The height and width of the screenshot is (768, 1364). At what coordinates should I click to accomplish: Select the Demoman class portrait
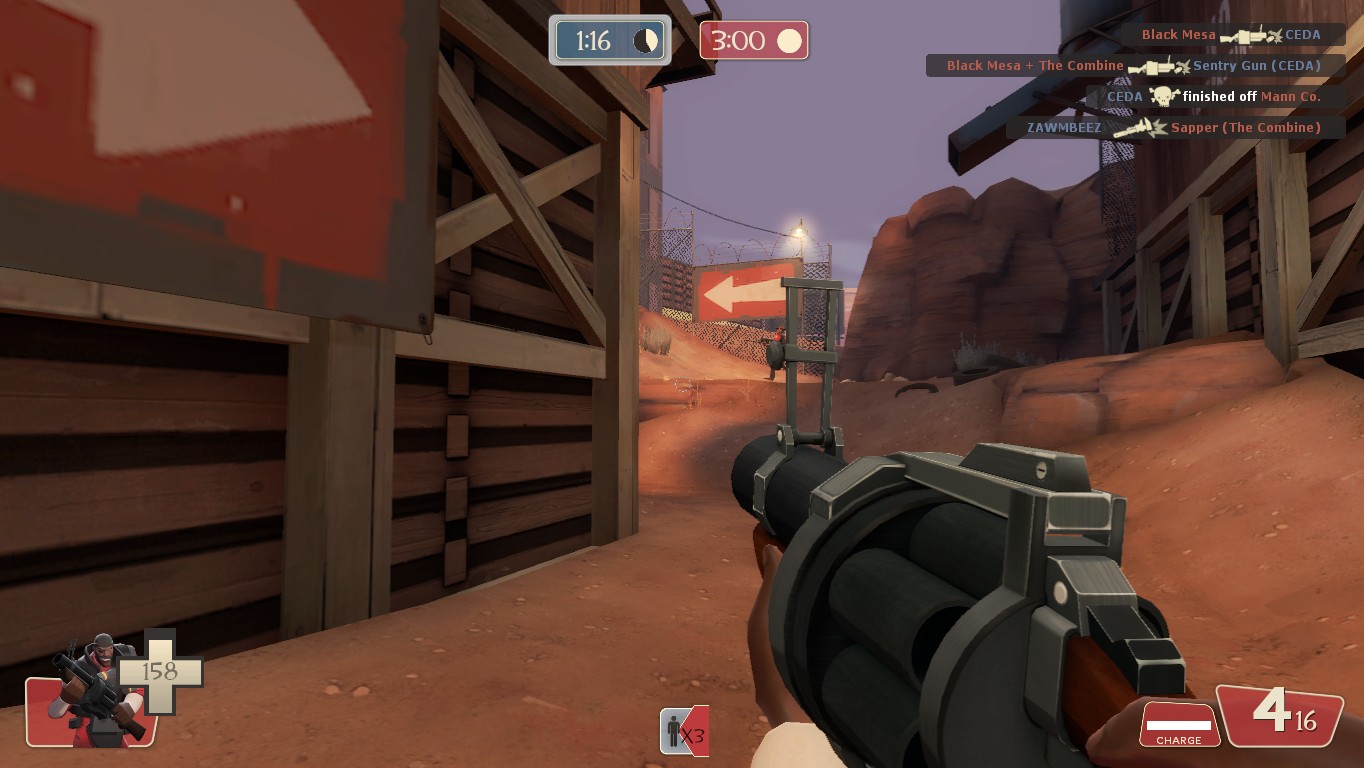coord(95,690)
